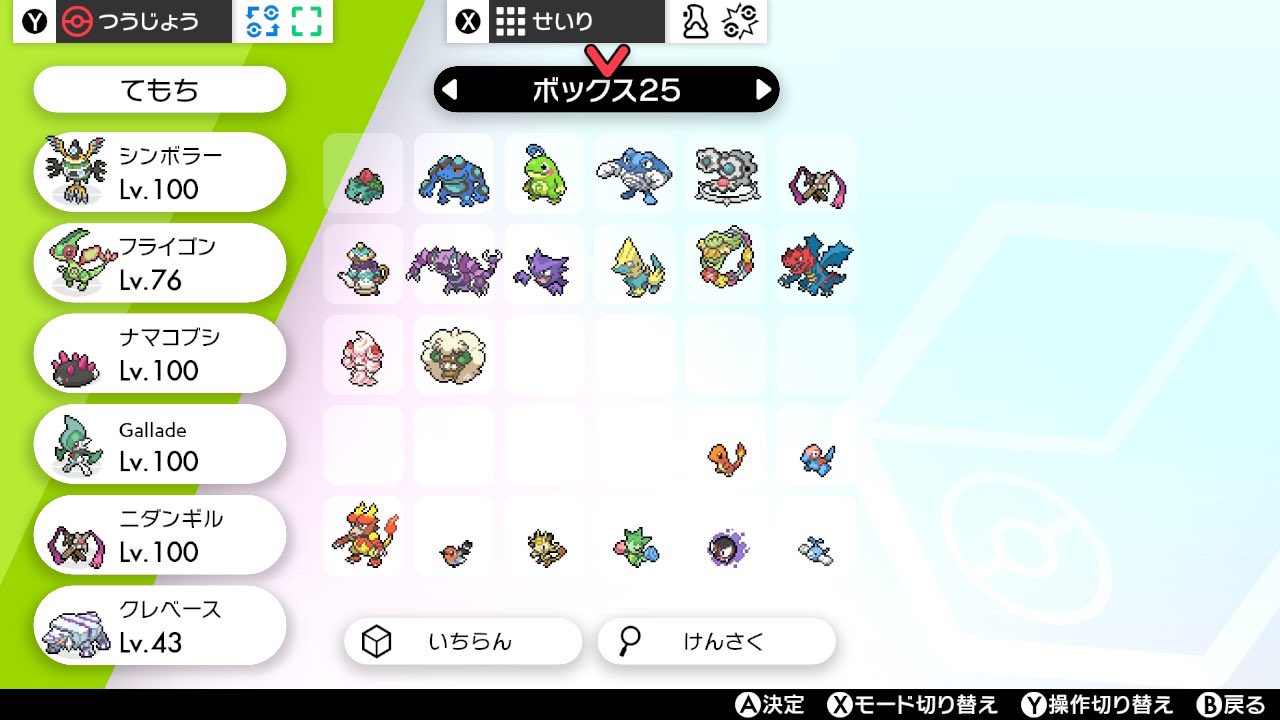
Task: Toggle 操作切り替え via Y prompt
Action: [1100, 704]
